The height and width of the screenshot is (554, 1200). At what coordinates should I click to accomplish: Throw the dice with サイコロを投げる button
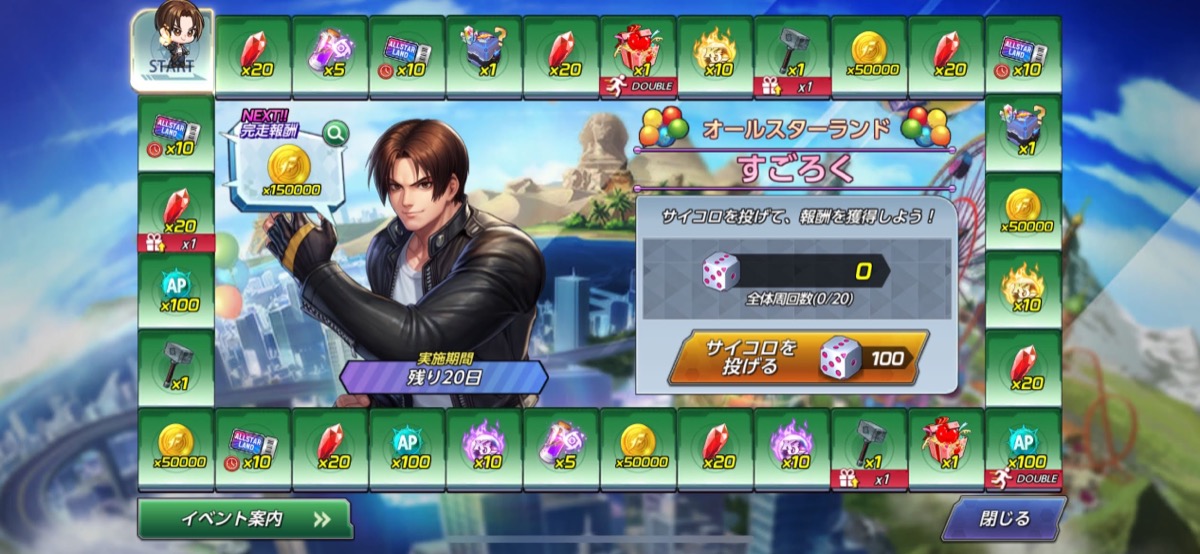tap(797, 357)
